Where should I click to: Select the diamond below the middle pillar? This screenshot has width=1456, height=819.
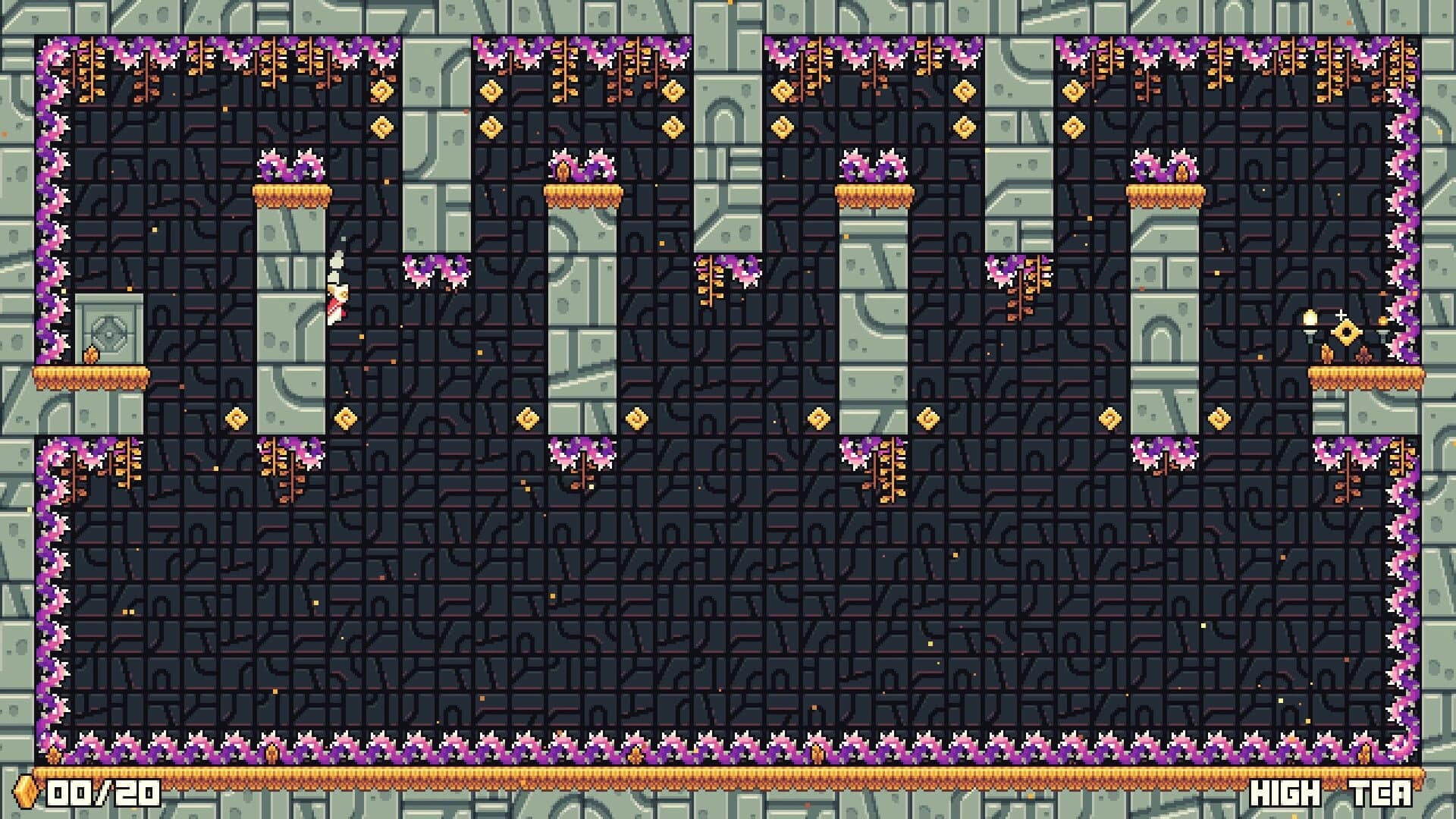pyautogui.click(x=817, y=417)
